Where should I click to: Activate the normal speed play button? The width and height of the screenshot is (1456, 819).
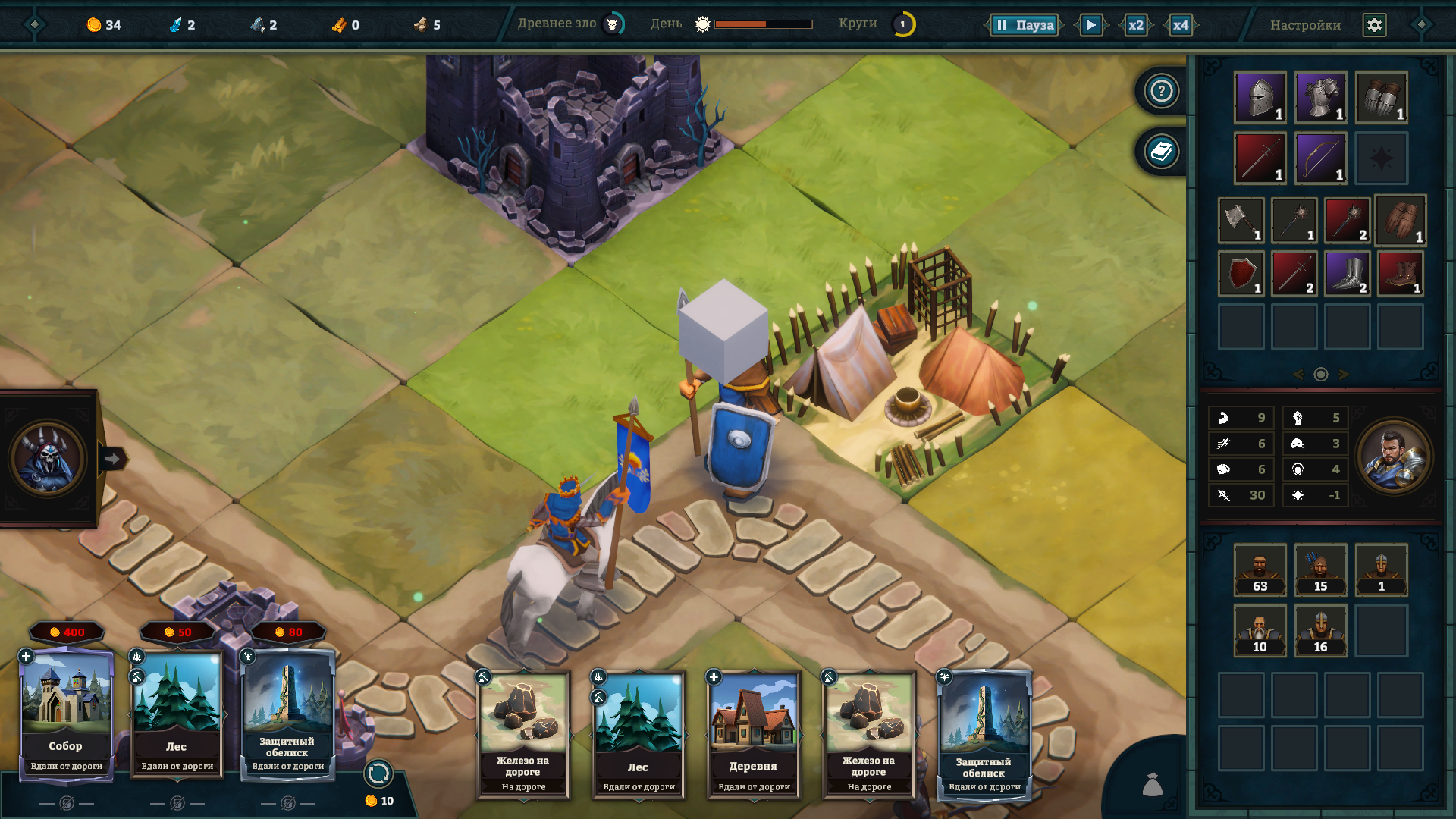1090,25
